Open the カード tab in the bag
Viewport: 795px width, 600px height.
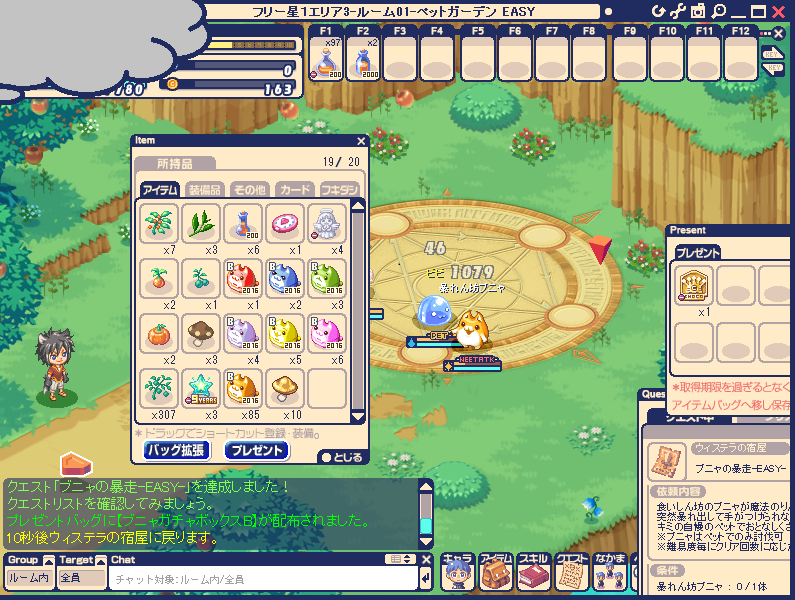pos(294,189)
